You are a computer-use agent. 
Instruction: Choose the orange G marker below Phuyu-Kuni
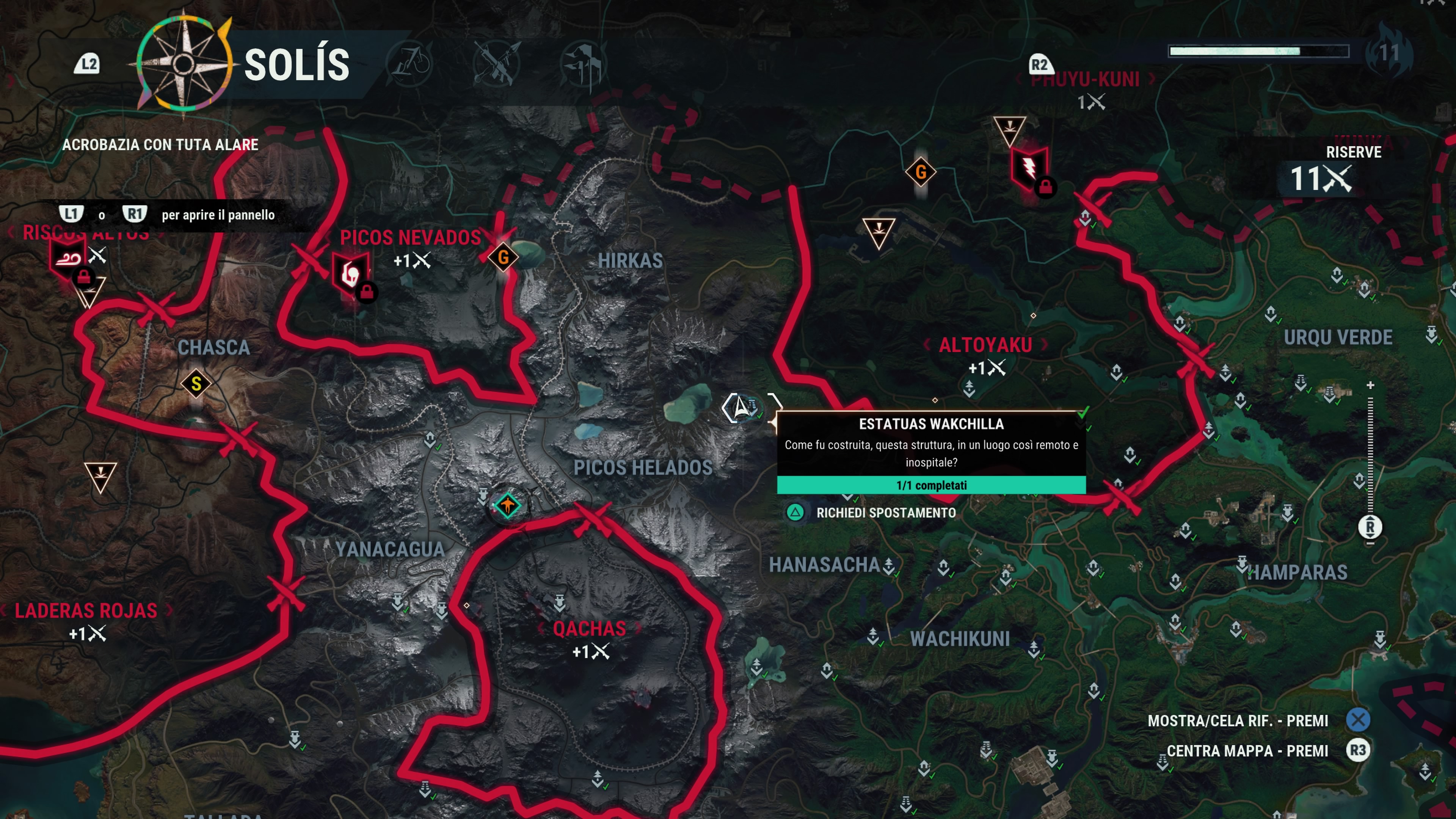(920, 172)
